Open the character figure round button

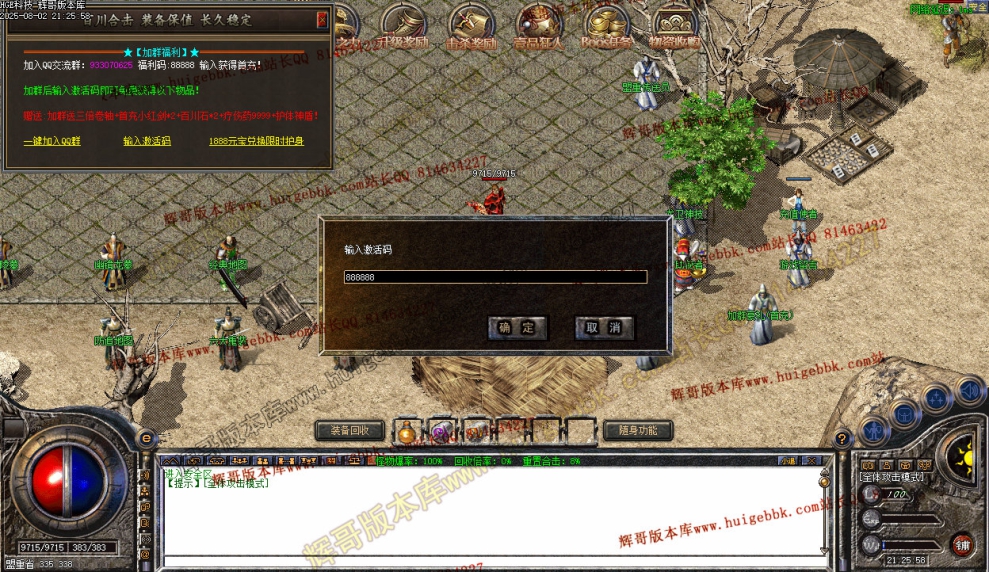click(x=873, y=432)
